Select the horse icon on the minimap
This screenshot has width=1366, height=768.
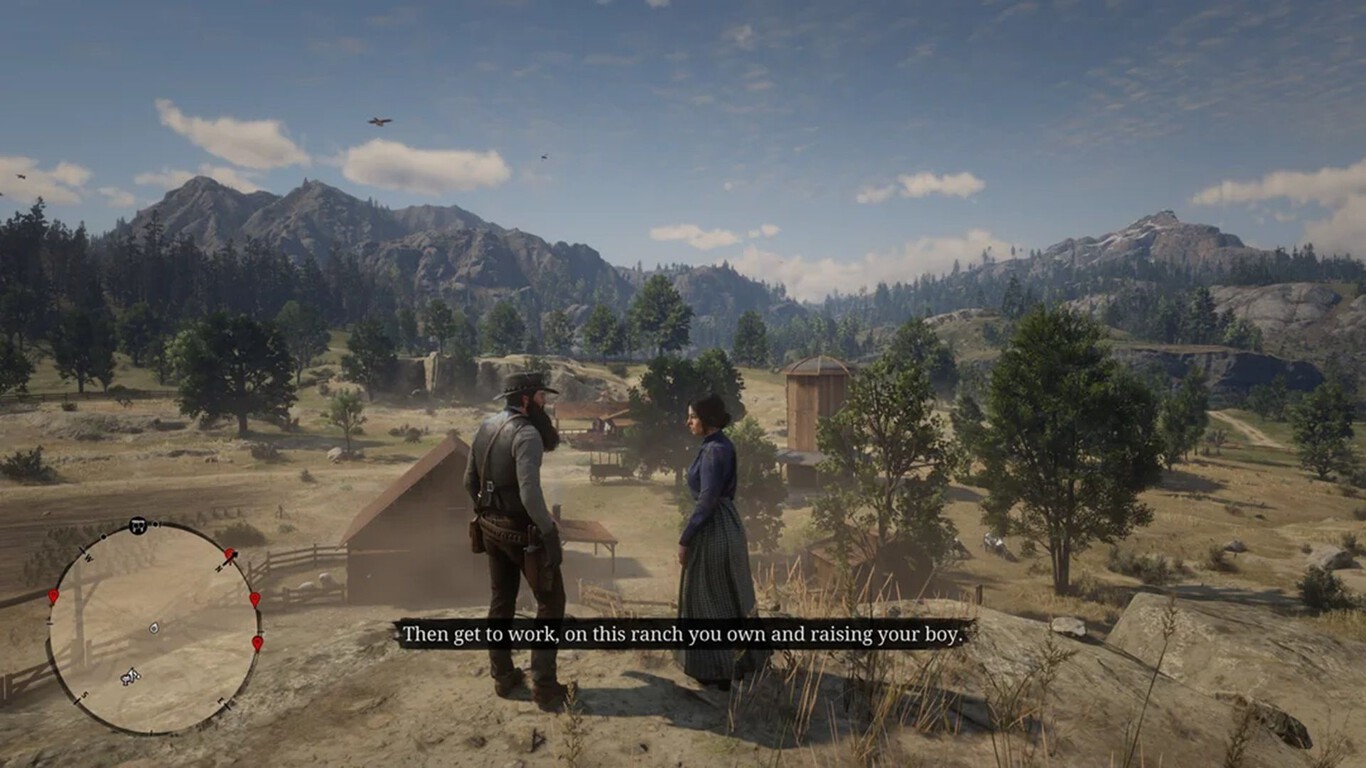[129, 677]
